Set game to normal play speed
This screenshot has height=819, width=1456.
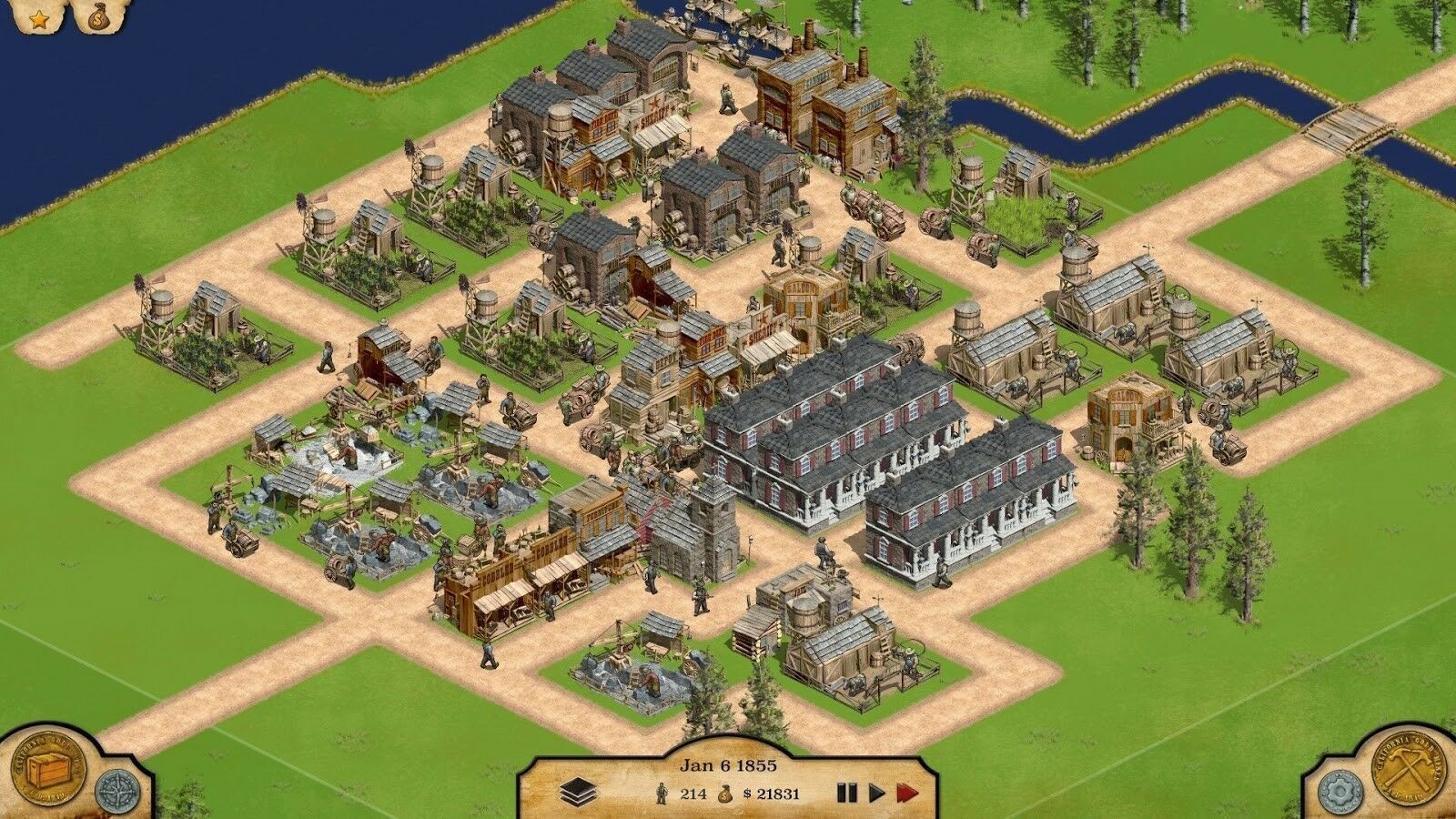point(876,793)
